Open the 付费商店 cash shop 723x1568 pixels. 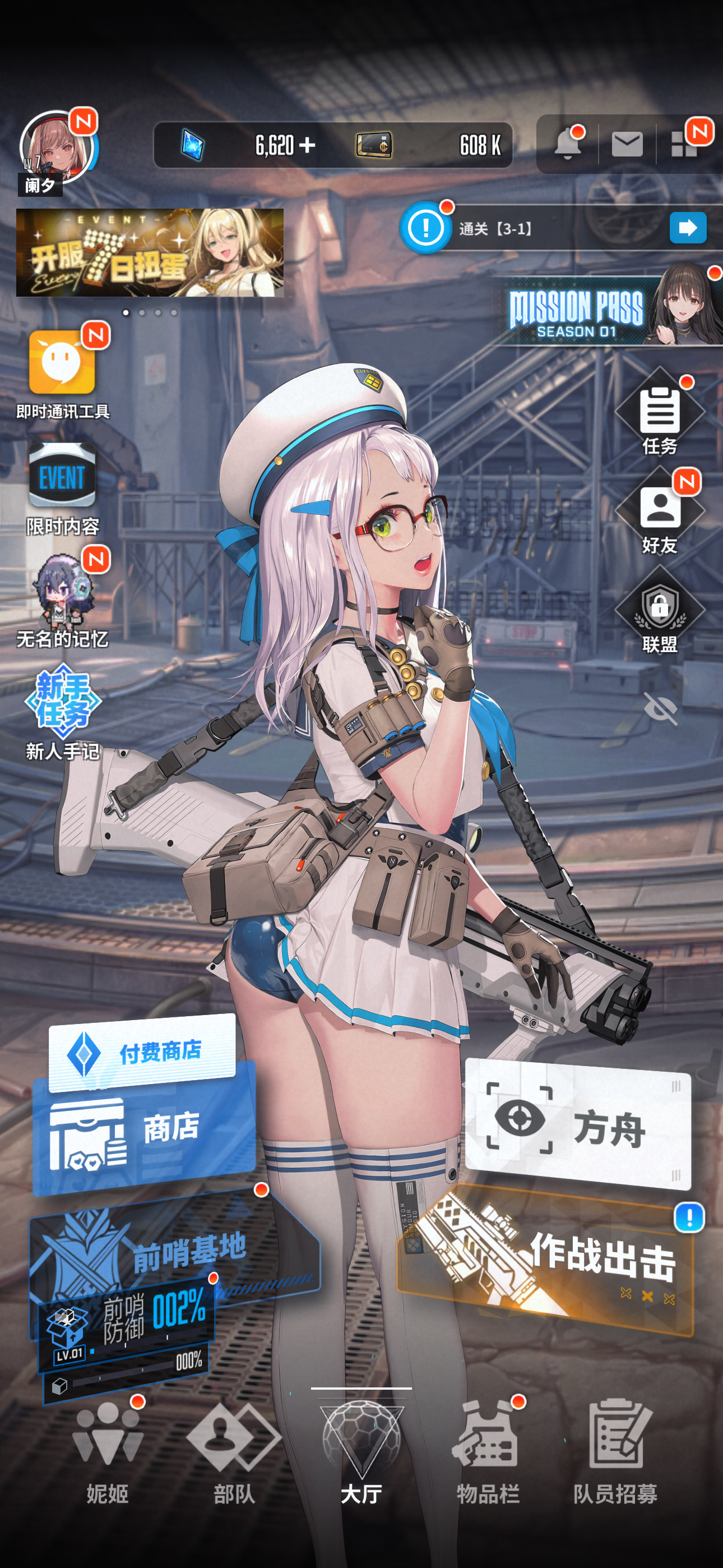(x=142, y=1051)
